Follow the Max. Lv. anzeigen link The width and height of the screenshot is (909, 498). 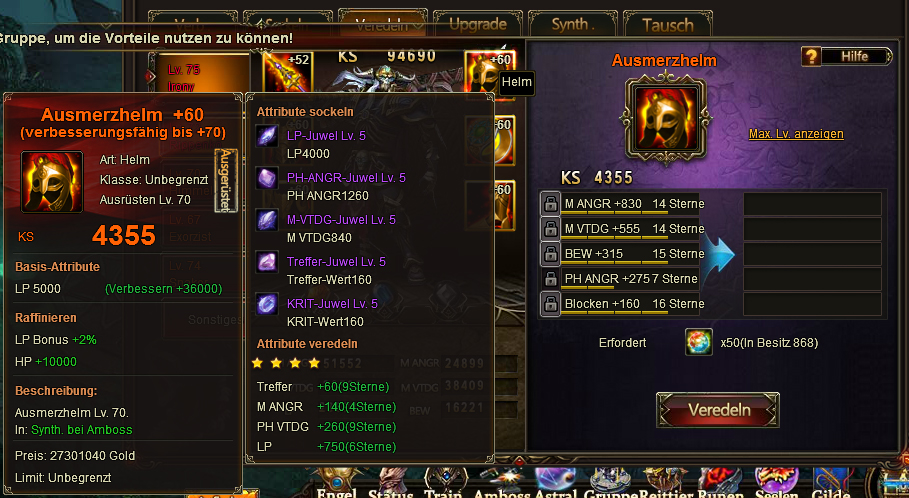click(796, 134)
